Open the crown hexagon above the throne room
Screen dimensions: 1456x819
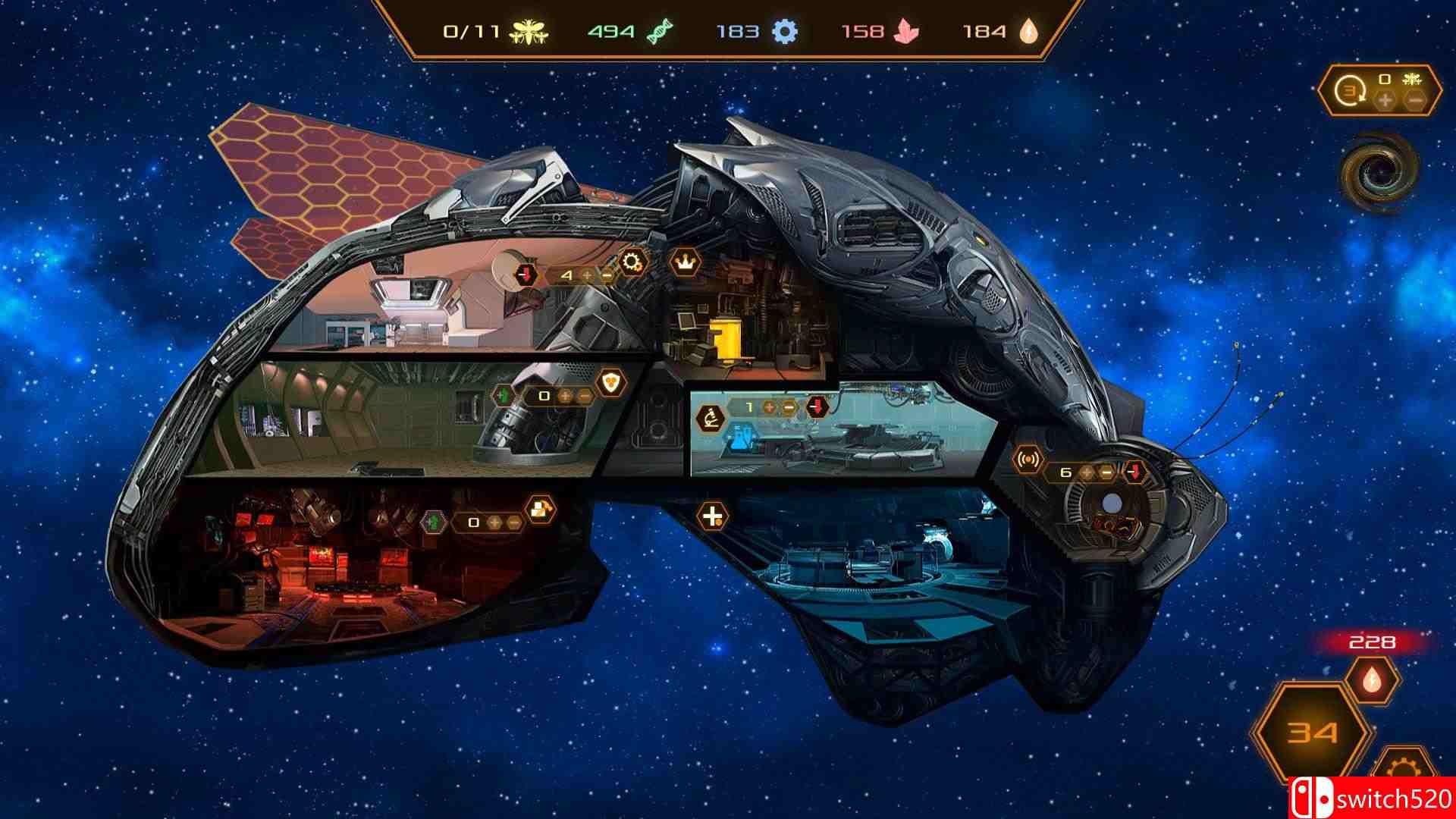(x=685, y=259)
